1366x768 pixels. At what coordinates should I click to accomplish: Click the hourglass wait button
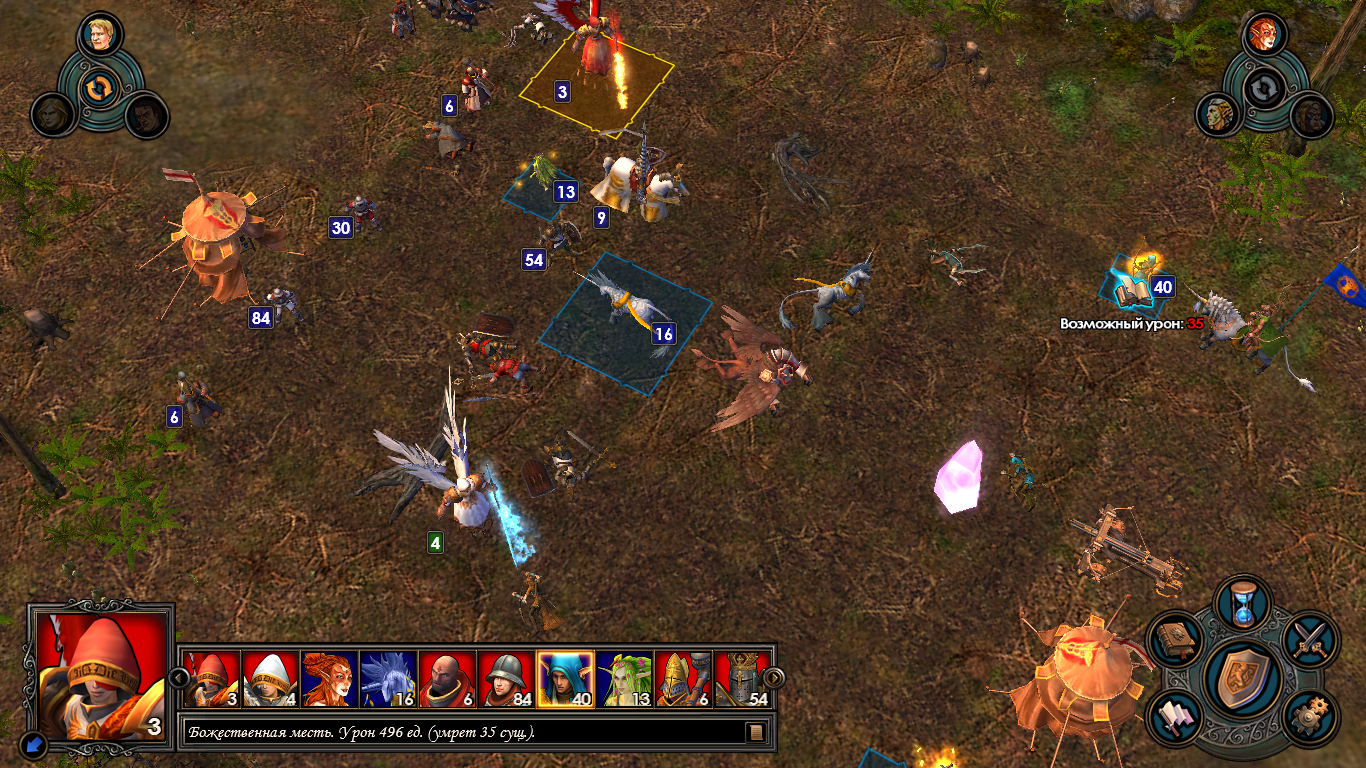pos(1242,604)
